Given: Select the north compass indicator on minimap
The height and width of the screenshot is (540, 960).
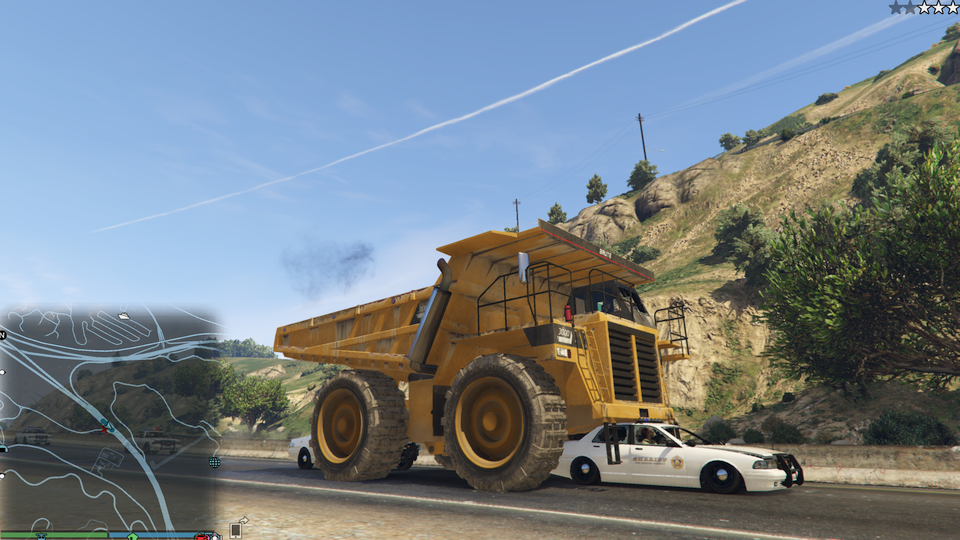Looking at the screenshot, I should click(3, 334).
